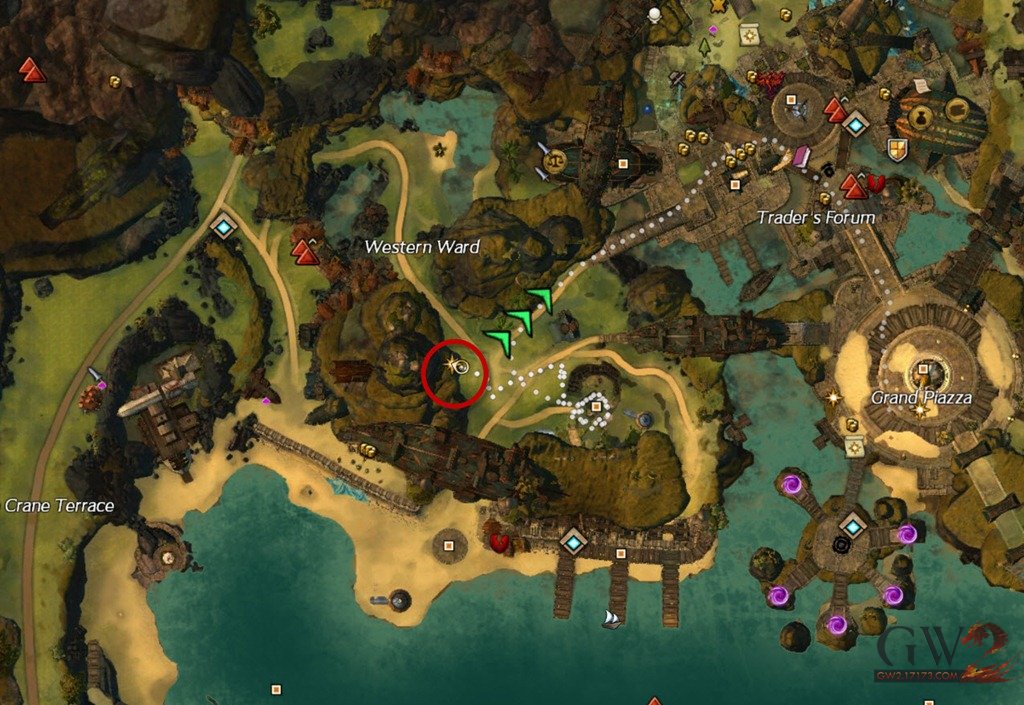Select the waypoint on the wooden docks

coord(573,542)
